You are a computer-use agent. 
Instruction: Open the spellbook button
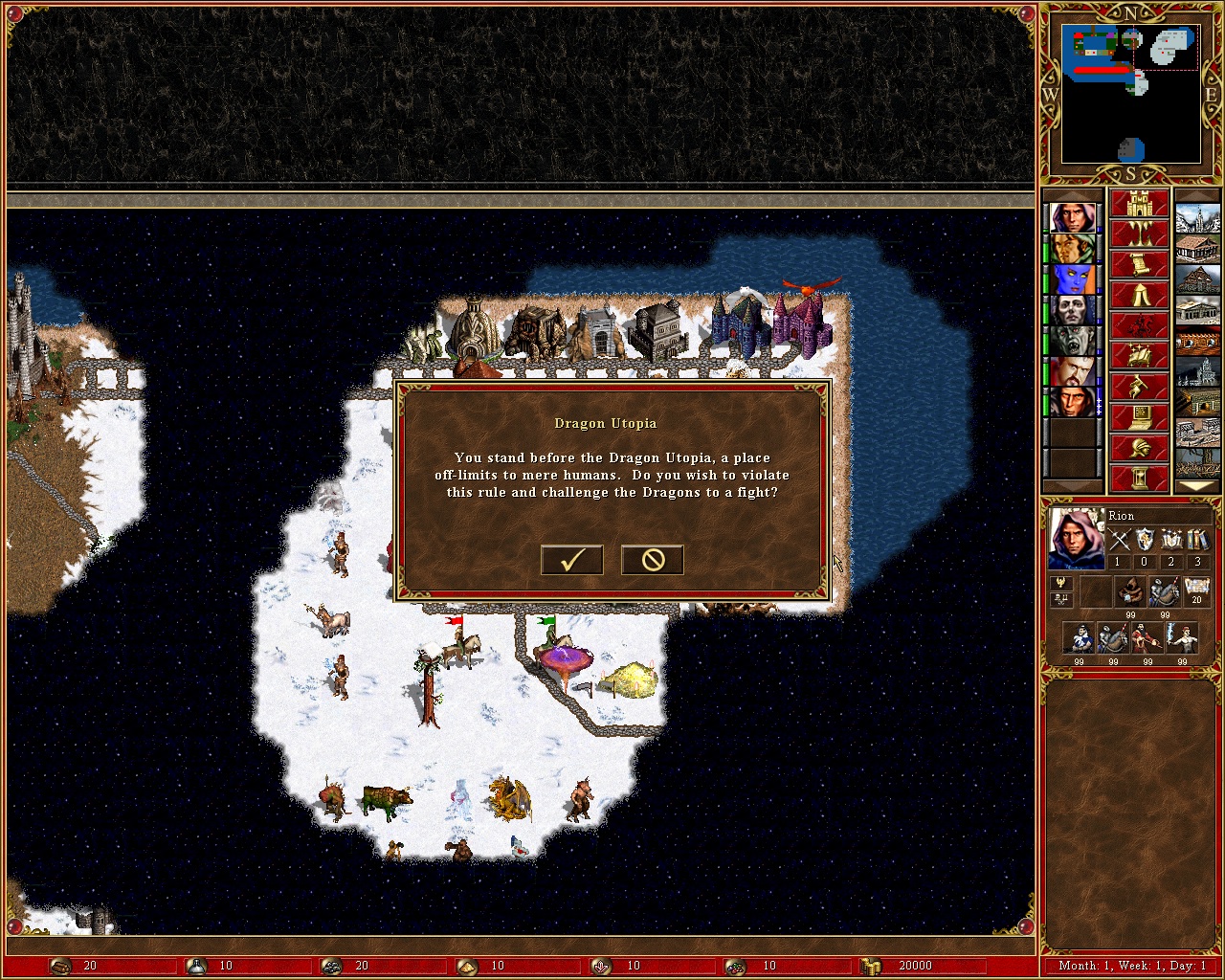click(x=1139, y=357)
